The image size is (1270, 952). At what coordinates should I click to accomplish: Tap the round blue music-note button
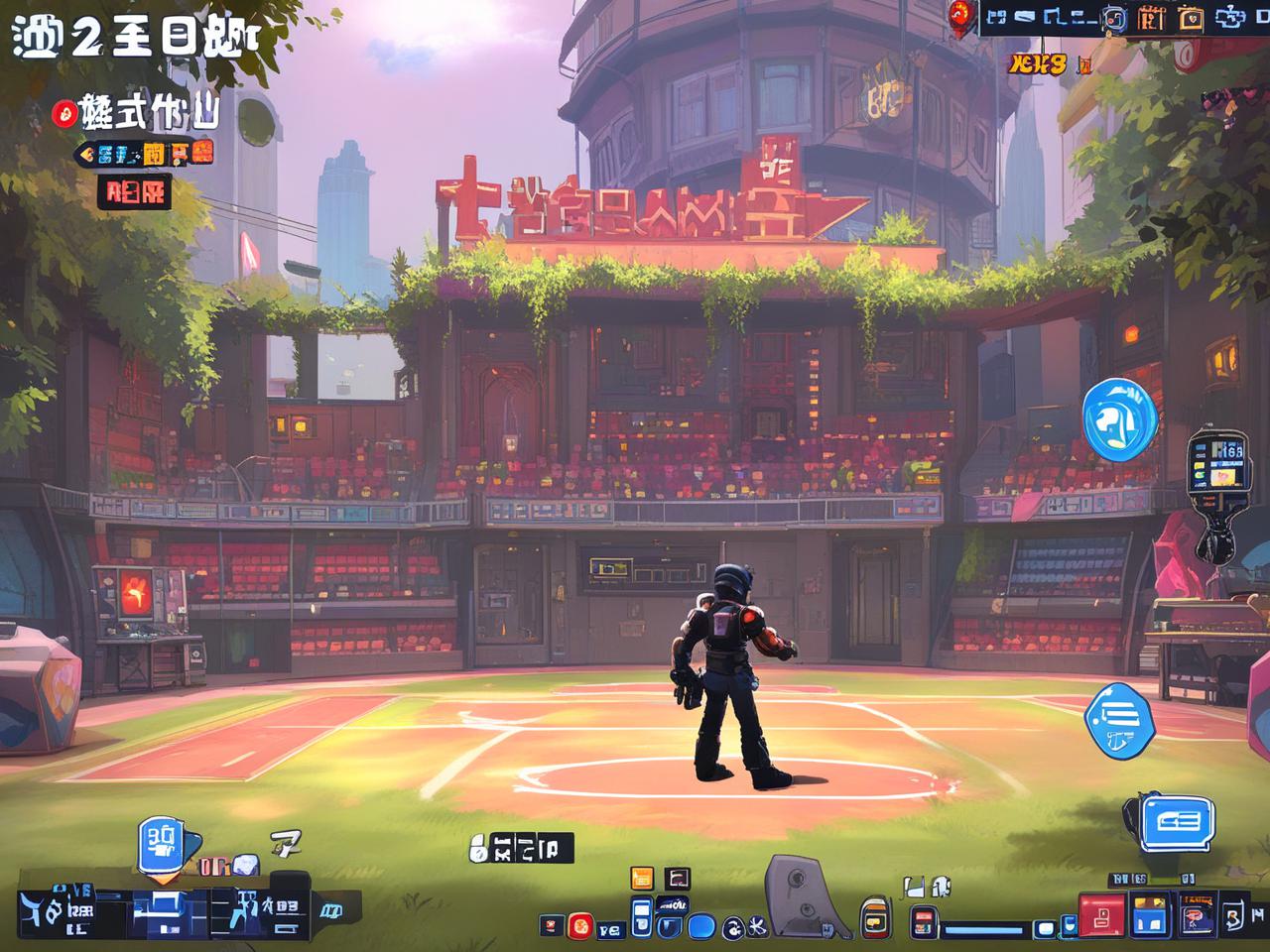1120,418
